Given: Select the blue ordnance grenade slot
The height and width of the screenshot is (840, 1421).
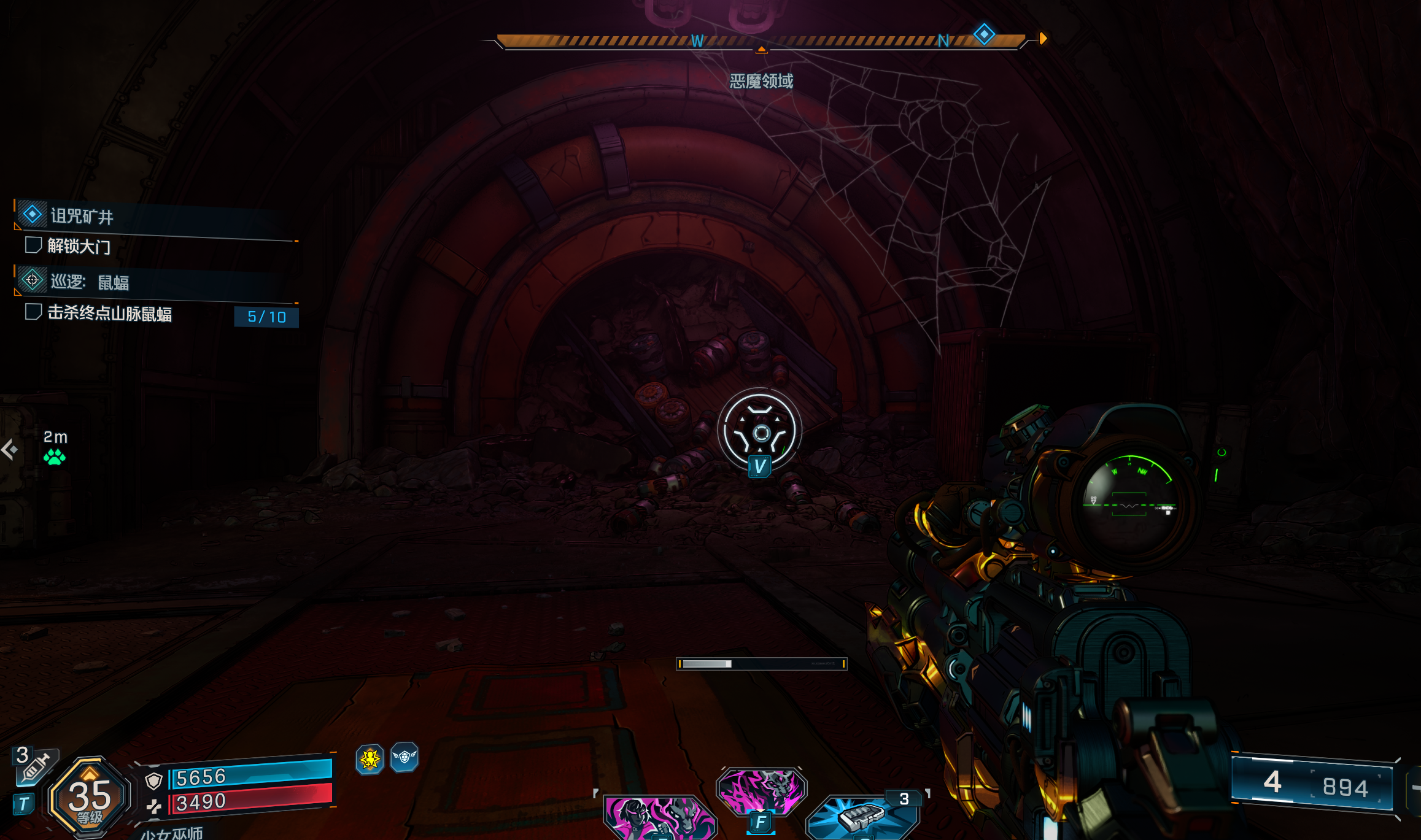Looking at the screenshot, I should [x=862, y=816].
